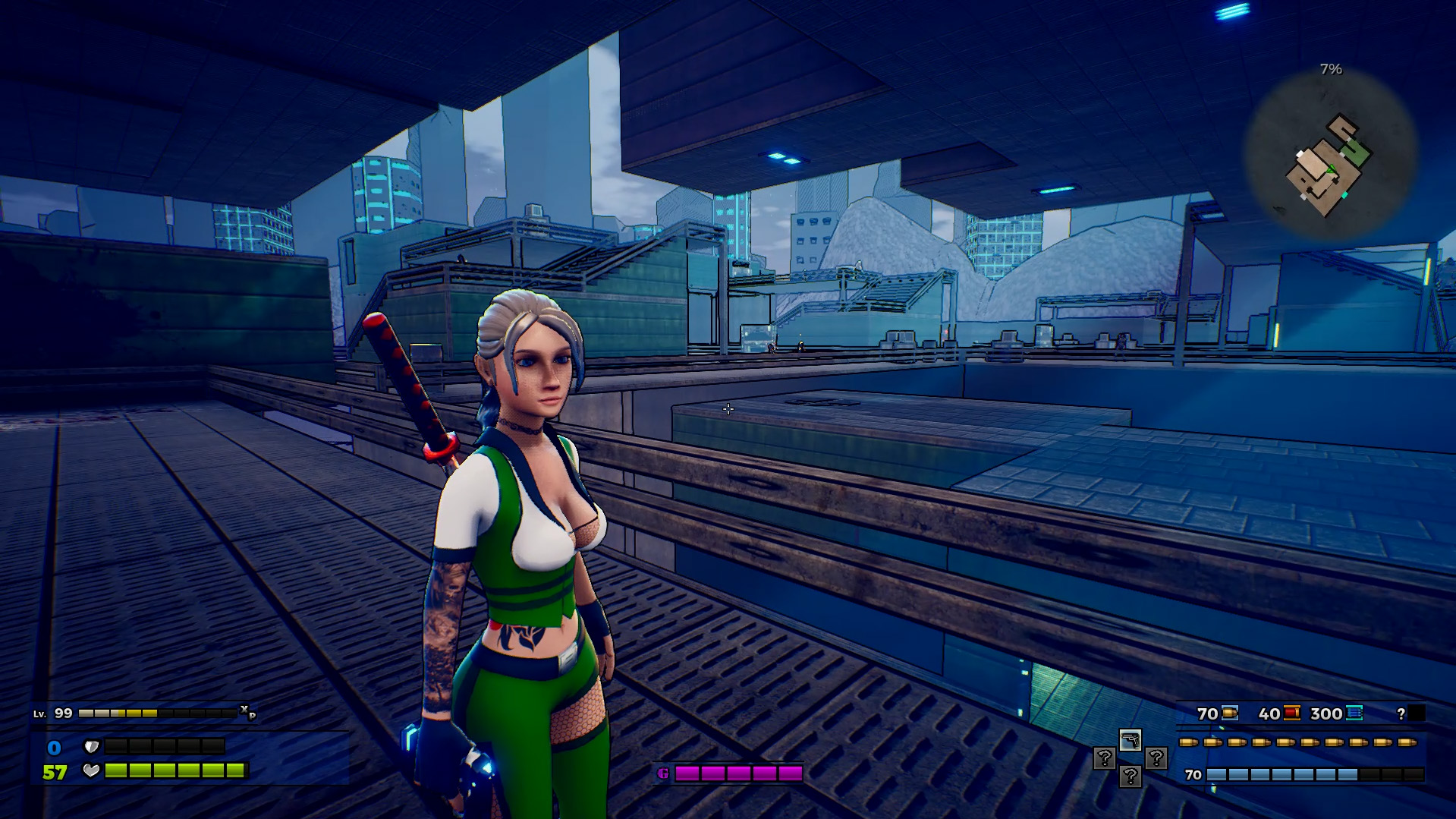The width and height of the screenshot is (1456, 819).
Task: Select the pistol weapon slot icon
Action: point(1131,742)
